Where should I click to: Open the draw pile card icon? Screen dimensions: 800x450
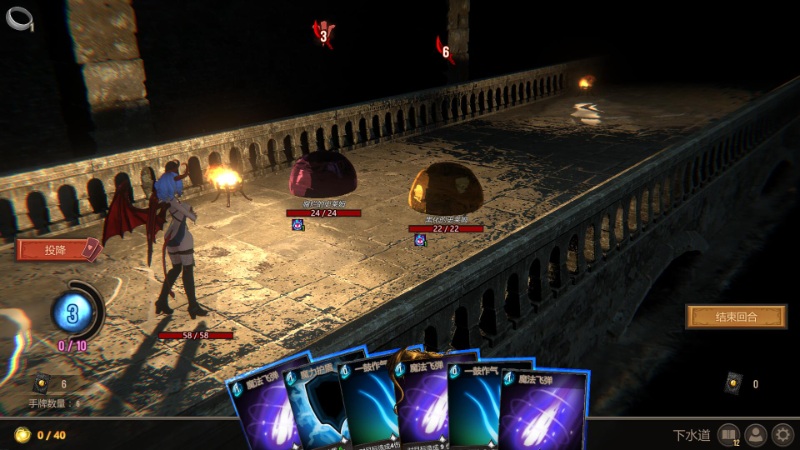[x=41, y=383]
